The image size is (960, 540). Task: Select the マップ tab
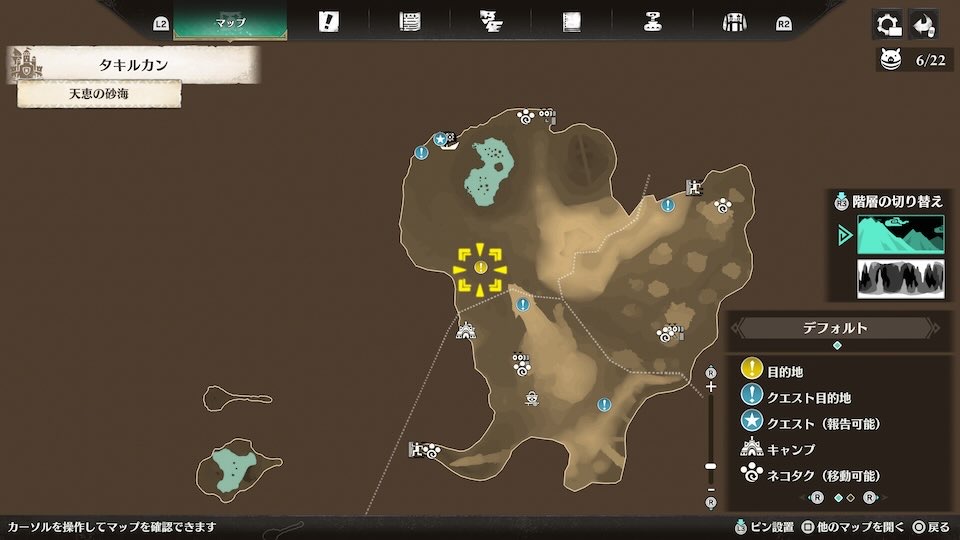[x=230, y=22]
